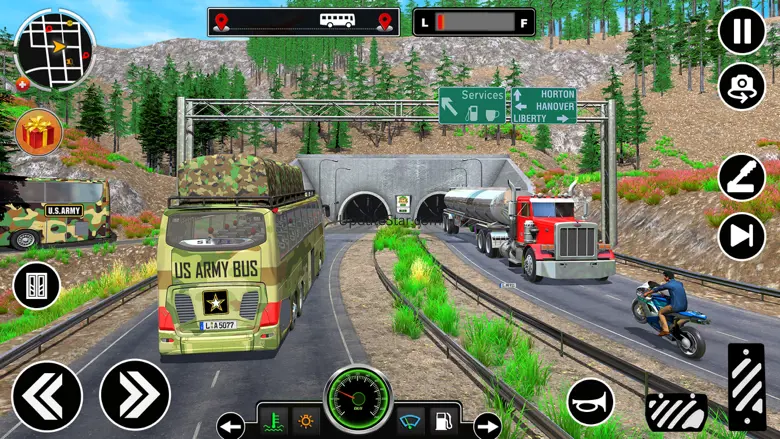
Task: Click the left arrow on dashboard panel
Action: (x=231, y=426)
